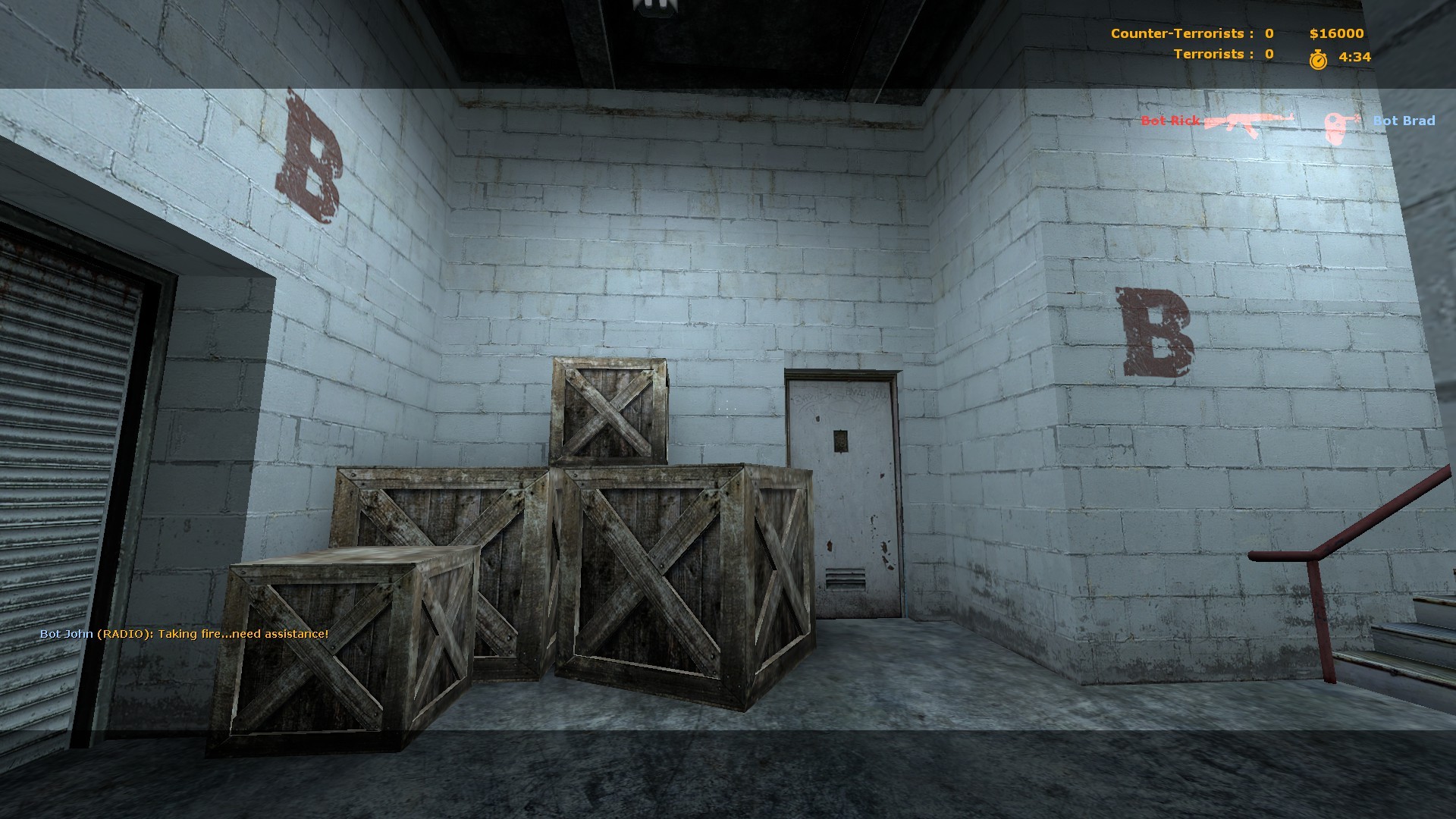Click the round timer stopwatch icon
This screenshot has width=1456, height=819.
tap(1318, 58)
